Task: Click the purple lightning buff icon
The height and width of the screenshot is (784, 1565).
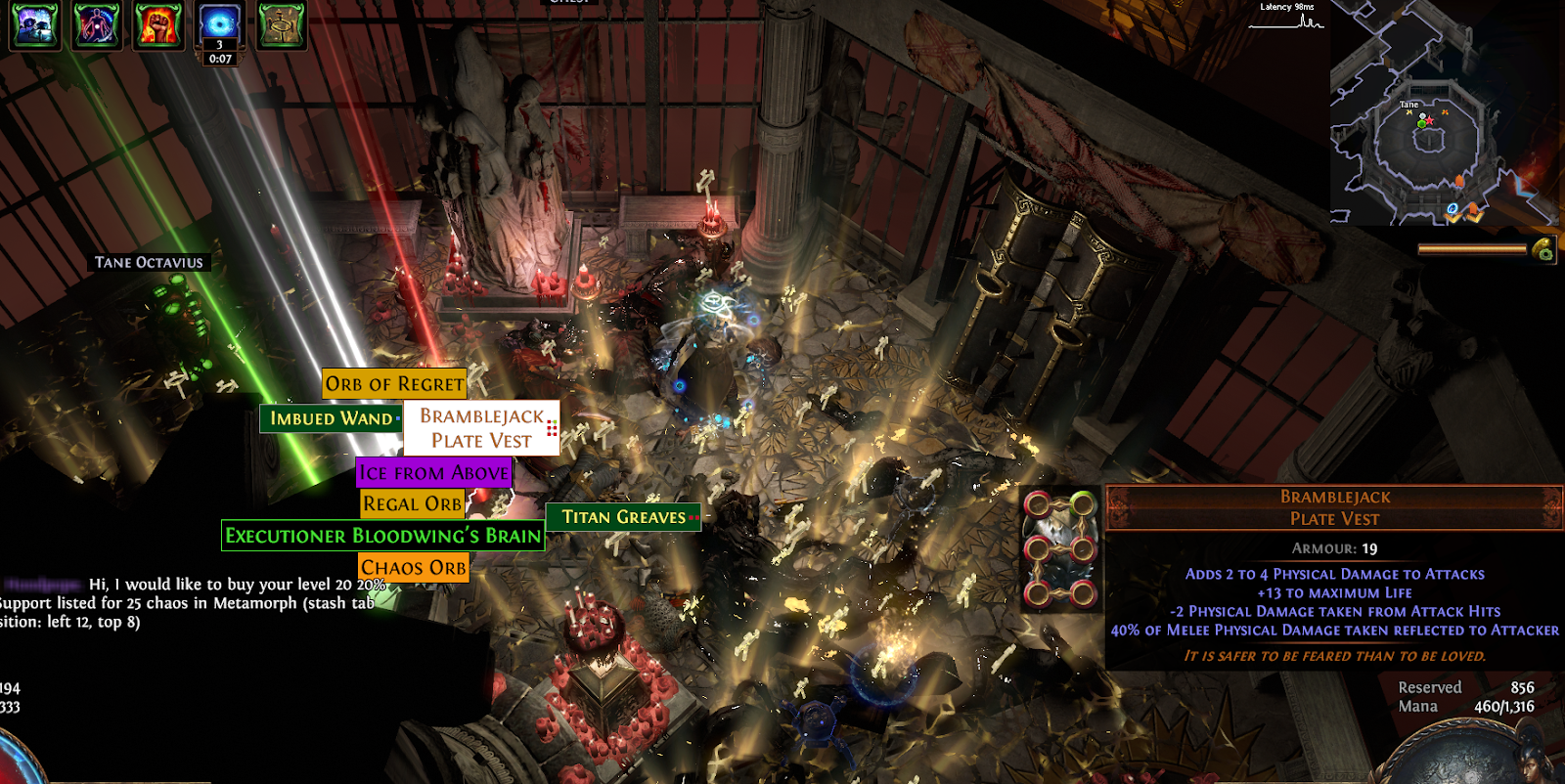Action: (x=34, y=24)
